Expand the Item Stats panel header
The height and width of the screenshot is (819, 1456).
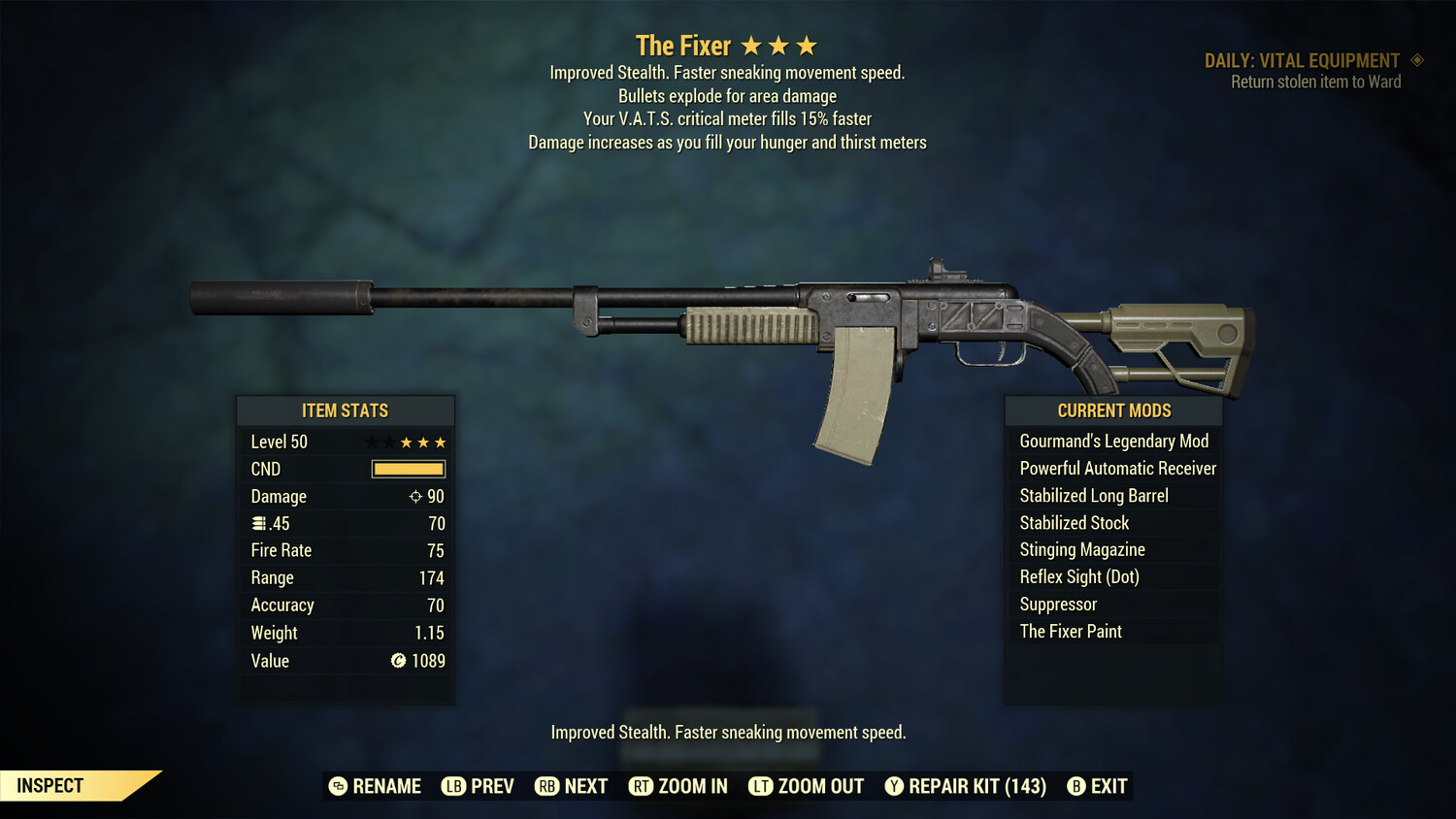346,410
